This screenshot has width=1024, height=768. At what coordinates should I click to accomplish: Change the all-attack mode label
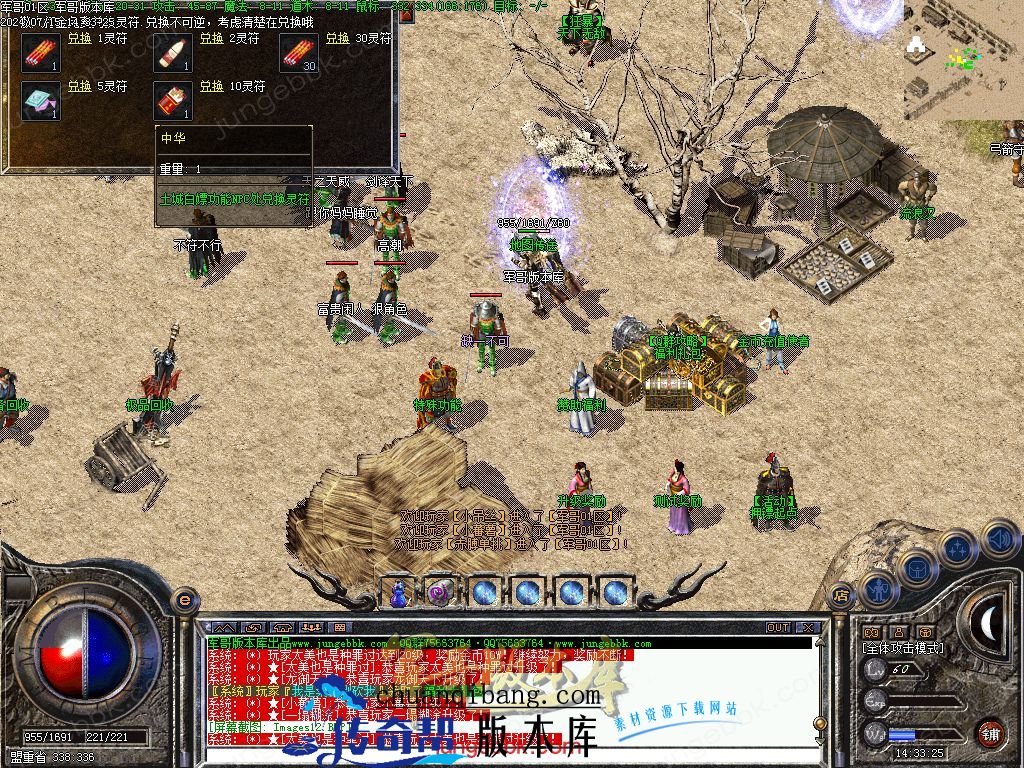tap(902, 648)
